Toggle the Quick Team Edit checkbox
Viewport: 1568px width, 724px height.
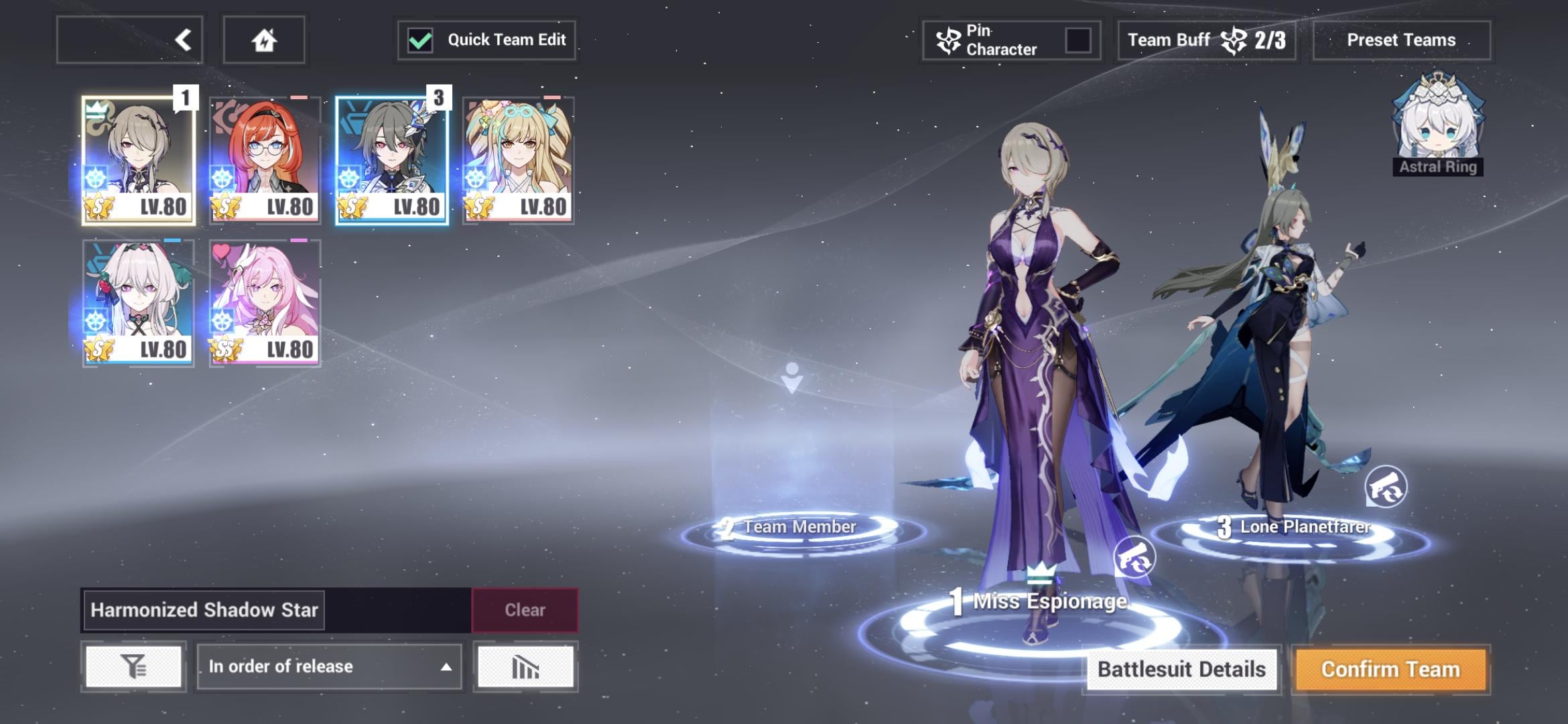(421, 40)
